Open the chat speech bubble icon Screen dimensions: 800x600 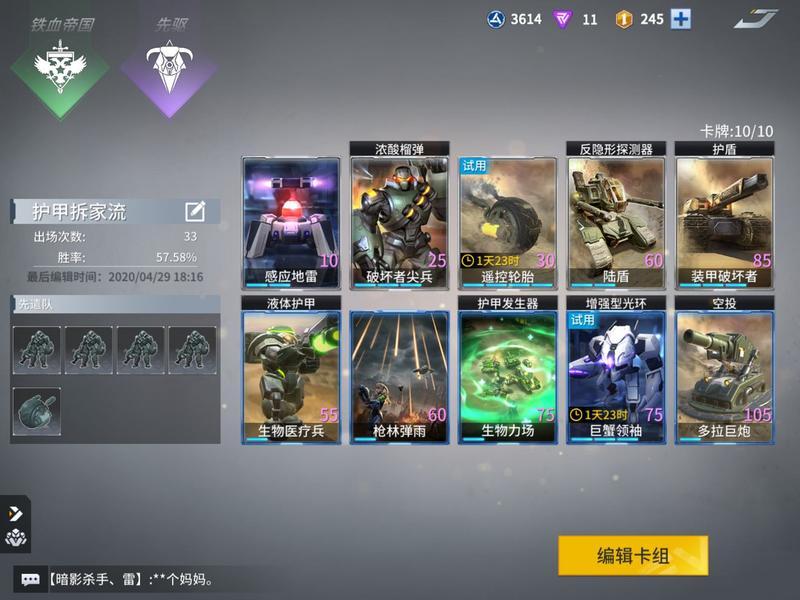[30, 579]
